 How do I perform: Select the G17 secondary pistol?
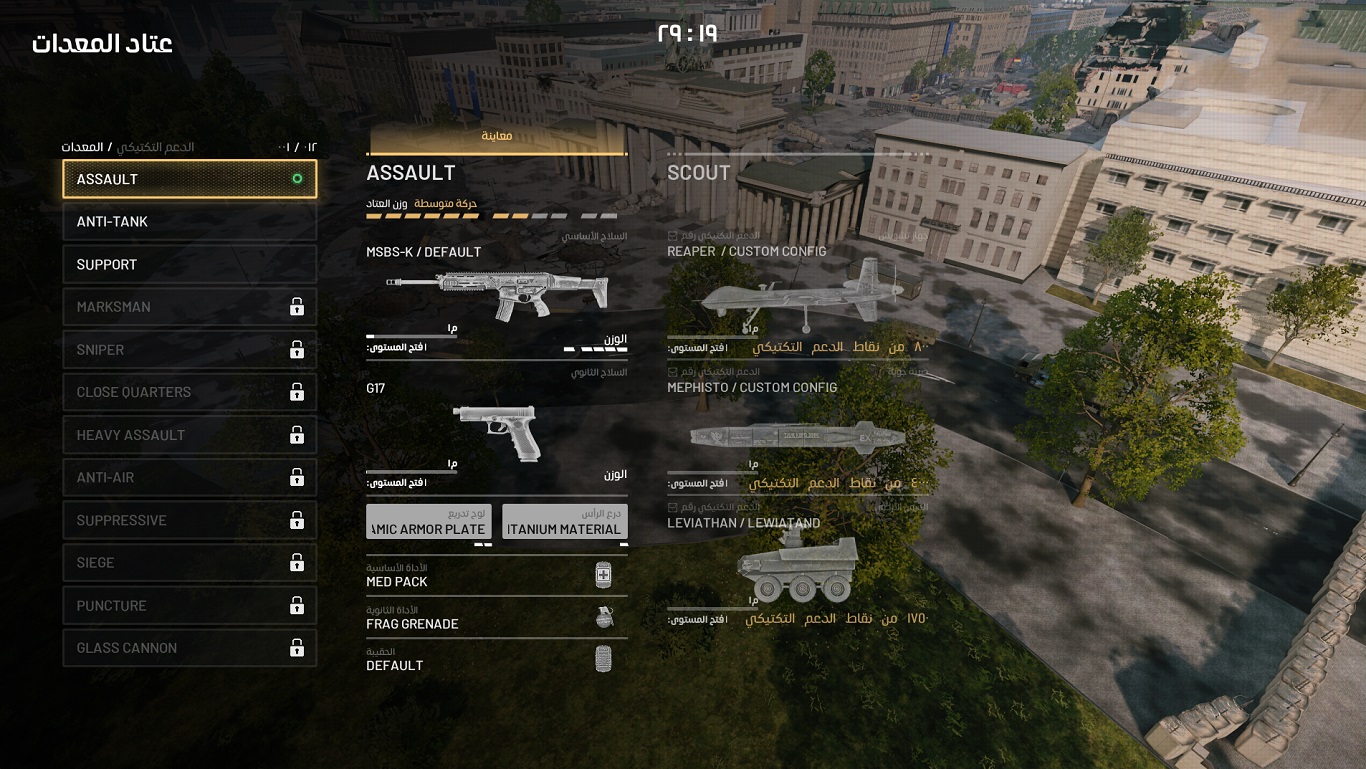[x=497, y=430]
